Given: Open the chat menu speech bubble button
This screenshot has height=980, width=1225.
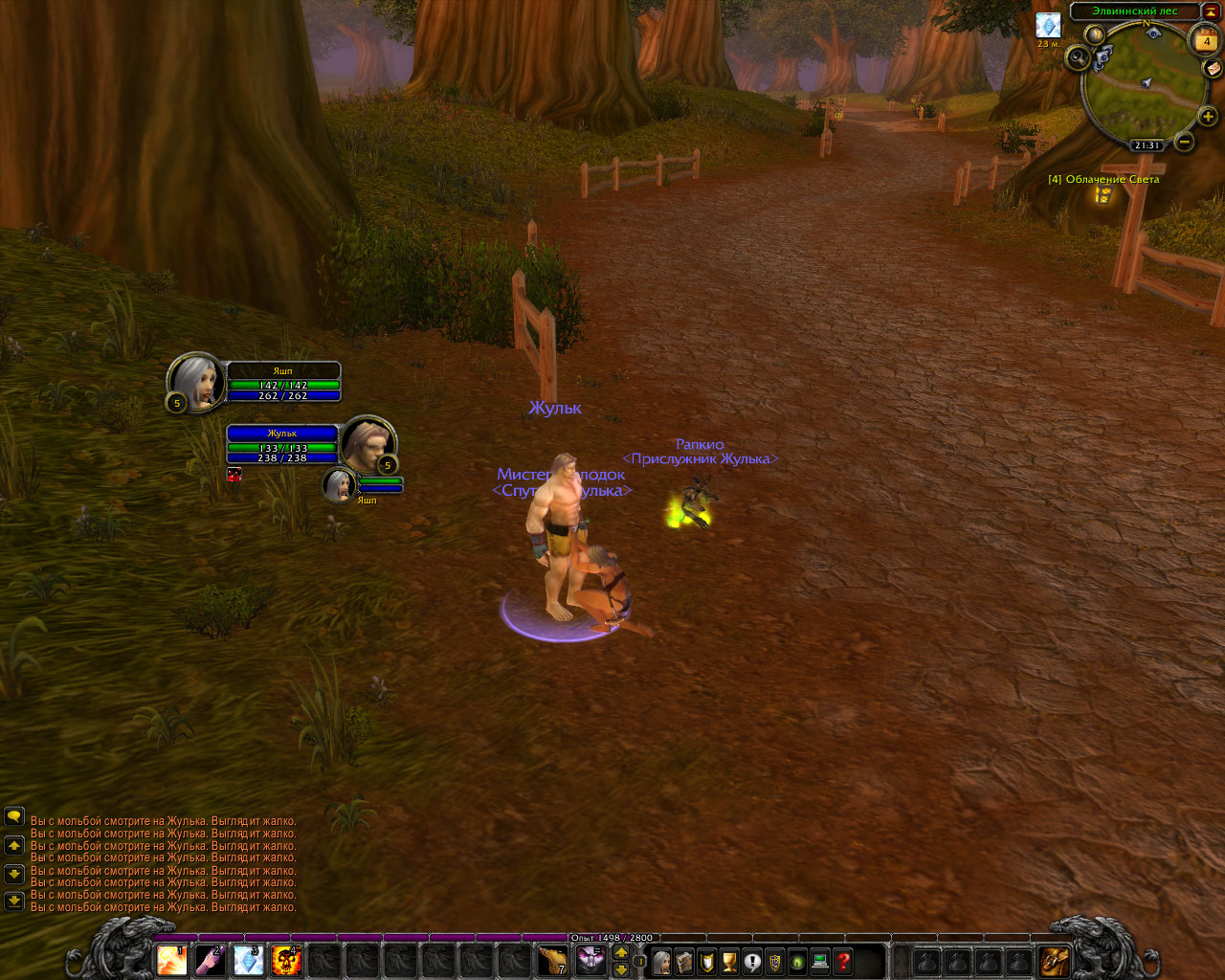Looking at the screenshot, I should (x=14, y=816).
